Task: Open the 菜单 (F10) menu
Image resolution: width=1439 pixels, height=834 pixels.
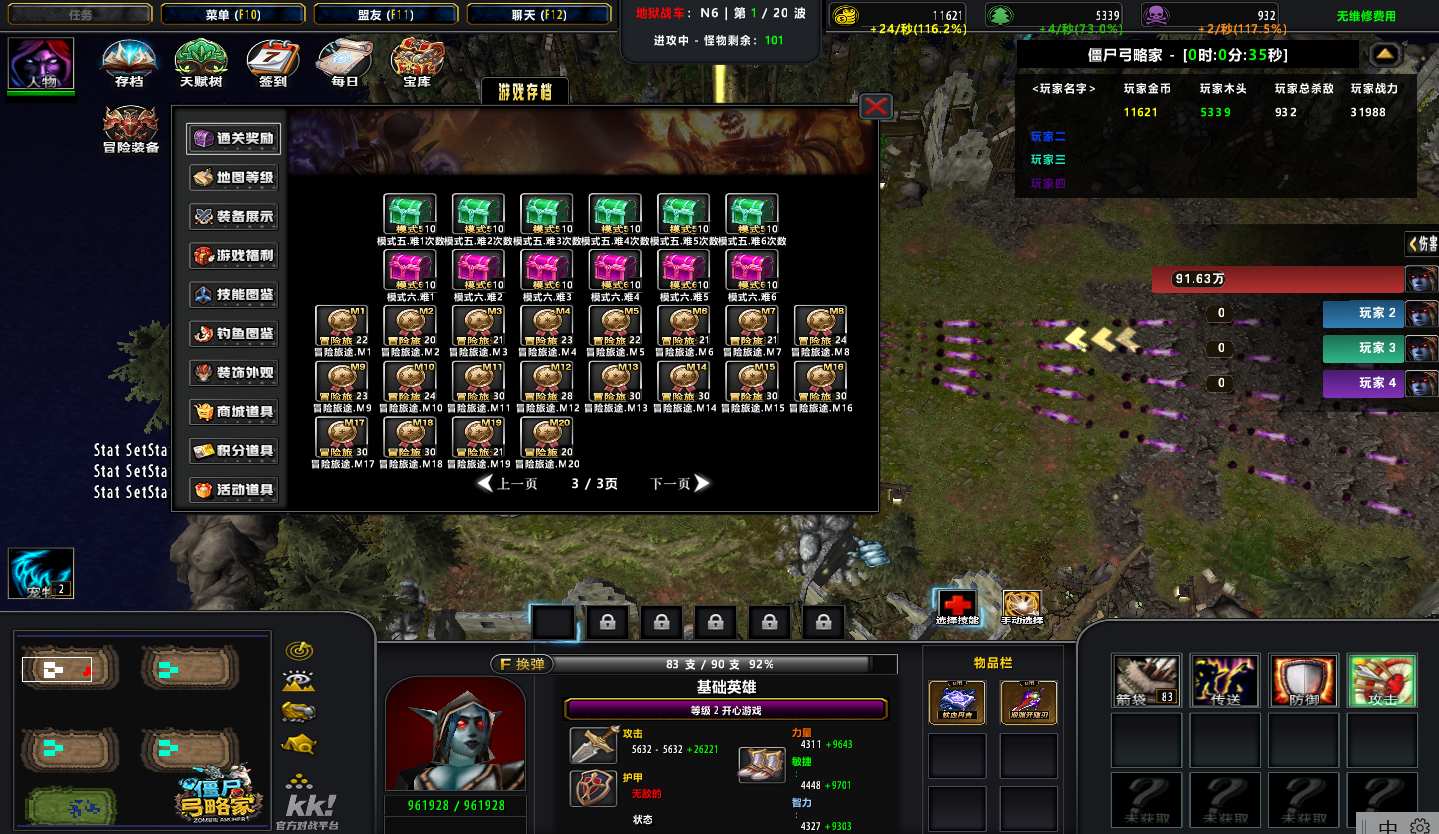Action: coord(232,14)
